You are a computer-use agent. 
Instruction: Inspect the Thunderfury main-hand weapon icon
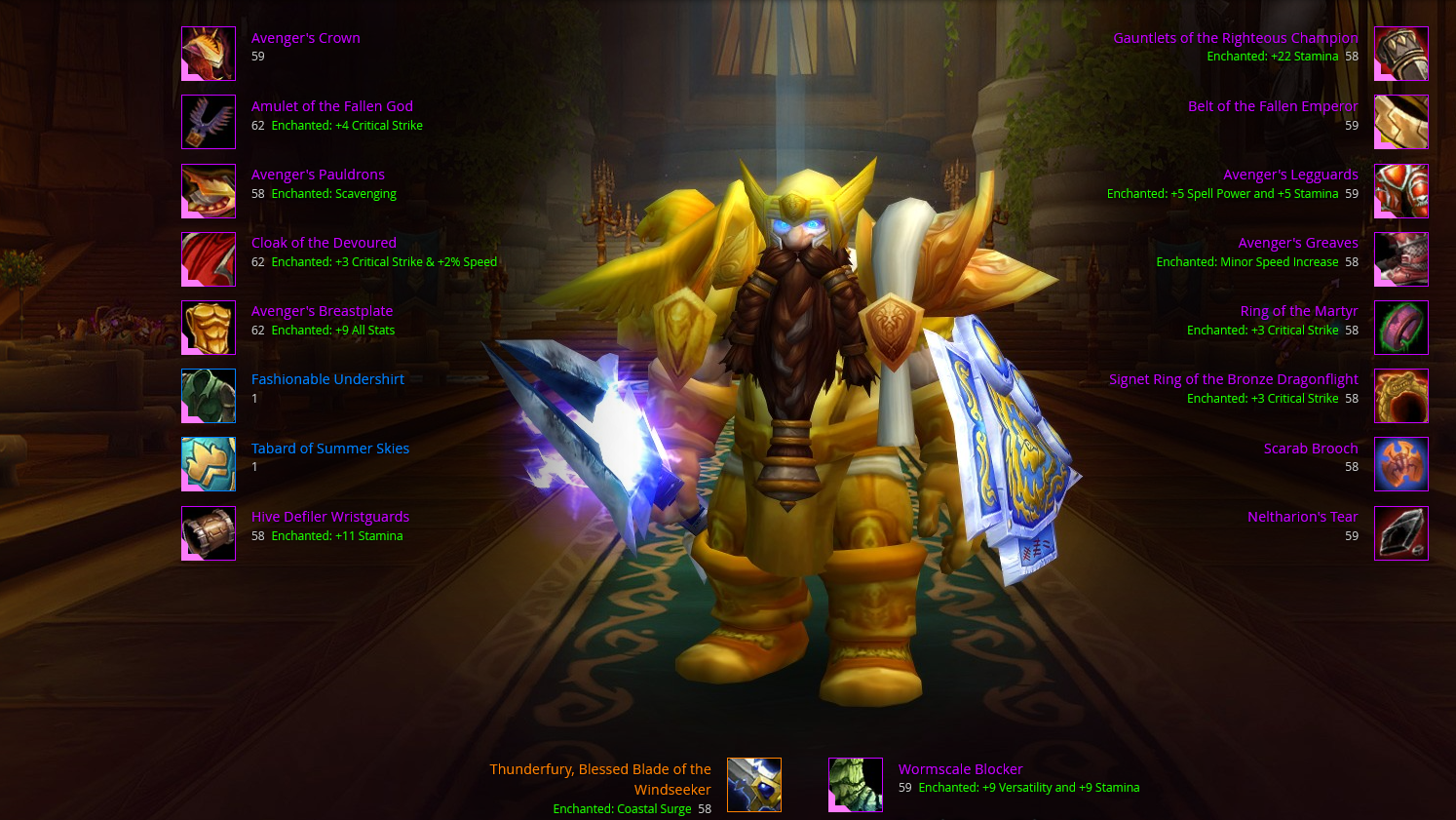point(754,785)
